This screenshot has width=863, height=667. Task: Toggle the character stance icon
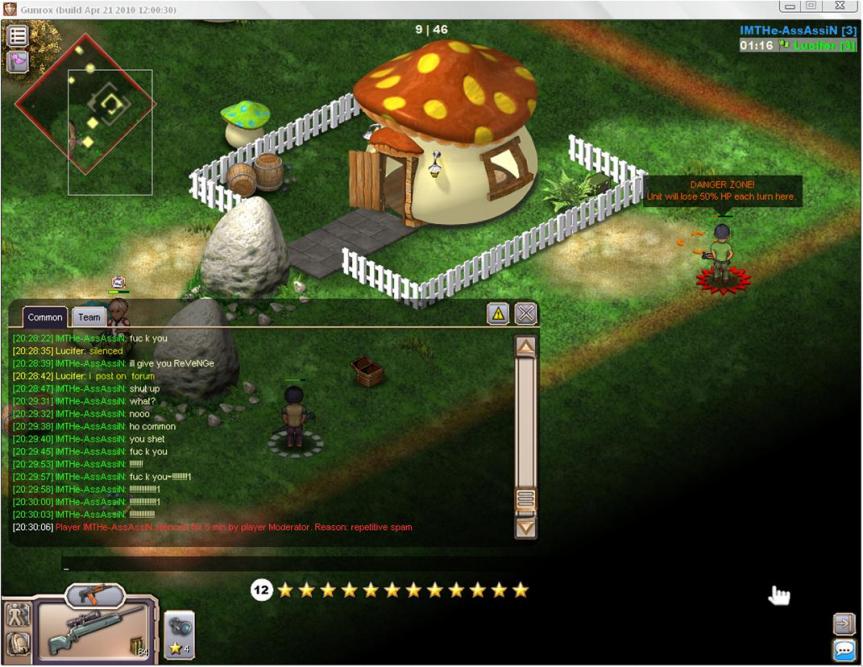click(17, 615)
